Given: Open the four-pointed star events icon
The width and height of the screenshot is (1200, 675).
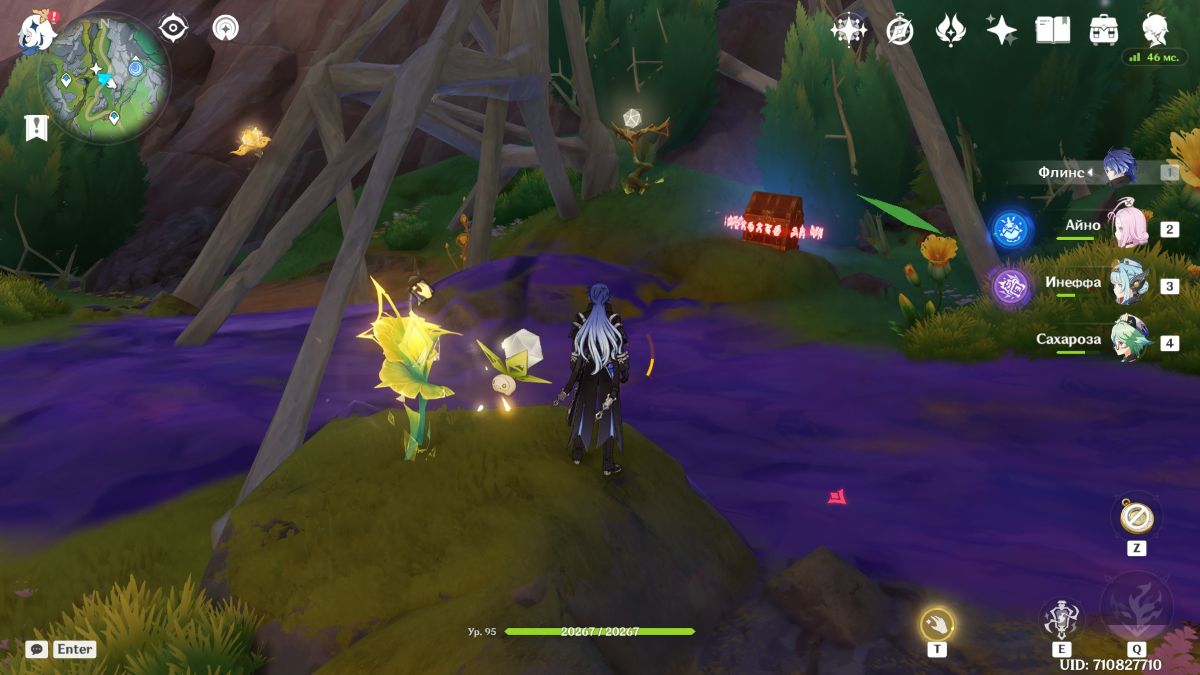Looking at the screenshot, I should point(848,30).
